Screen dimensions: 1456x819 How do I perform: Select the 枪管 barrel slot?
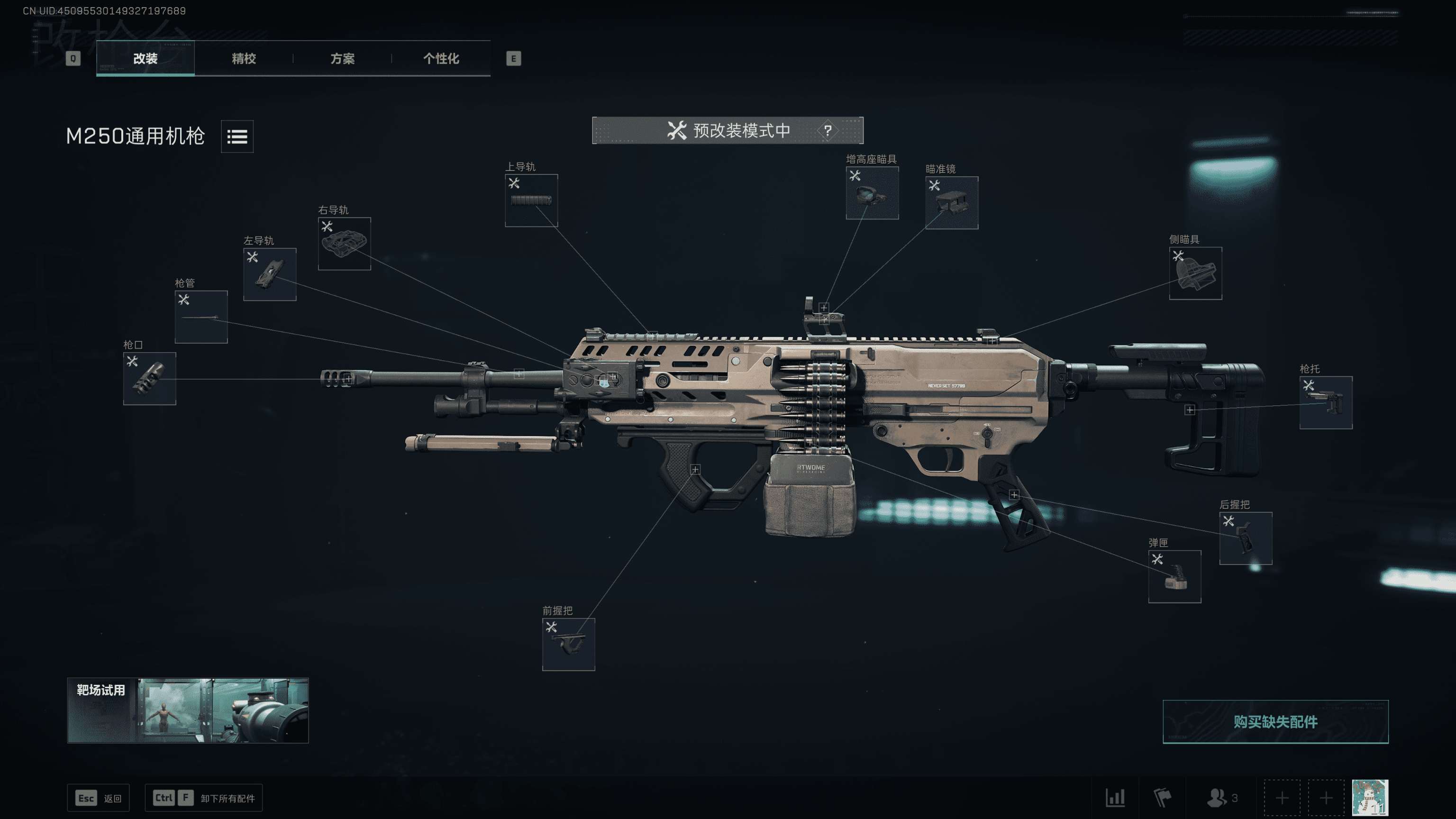point(200,317)
